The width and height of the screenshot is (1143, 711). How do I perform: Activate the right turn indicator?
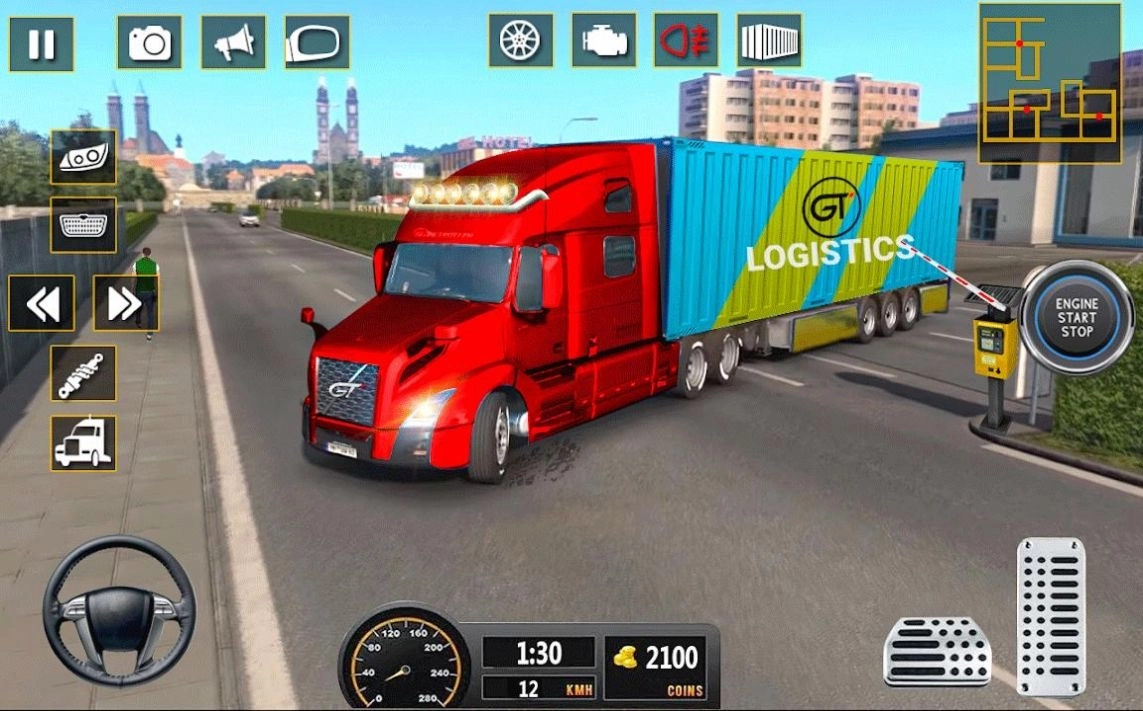click(x=125, y=303)
